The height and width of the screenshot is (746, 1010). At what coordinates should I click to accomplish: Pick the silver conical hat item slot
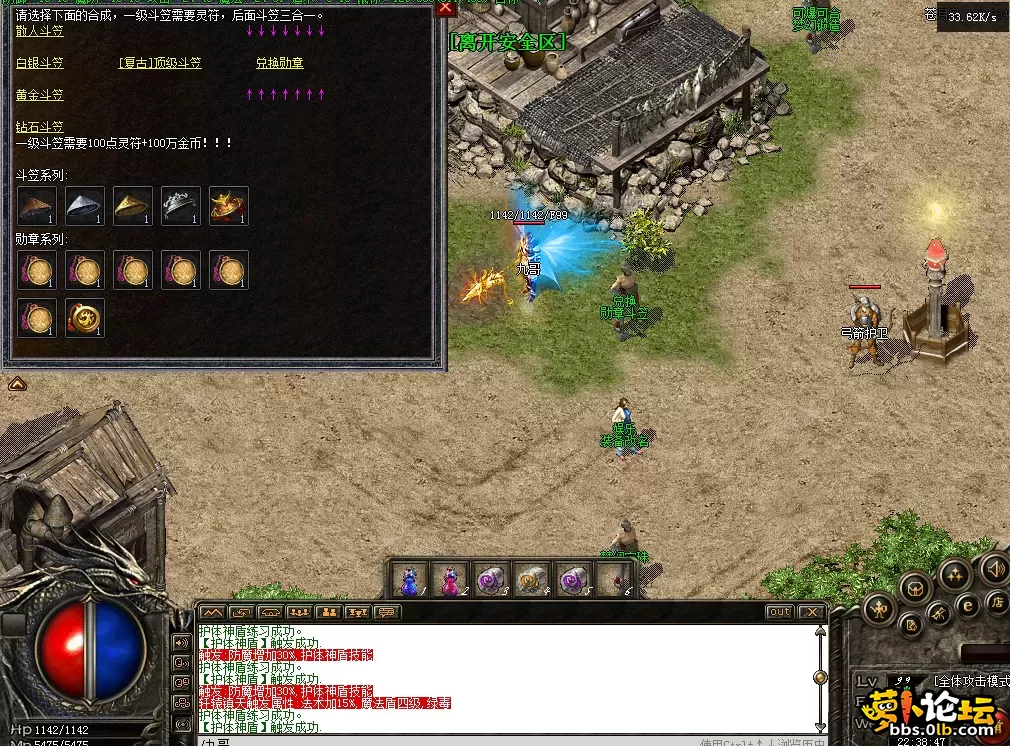pyautogui.click(x=85, y=206)
